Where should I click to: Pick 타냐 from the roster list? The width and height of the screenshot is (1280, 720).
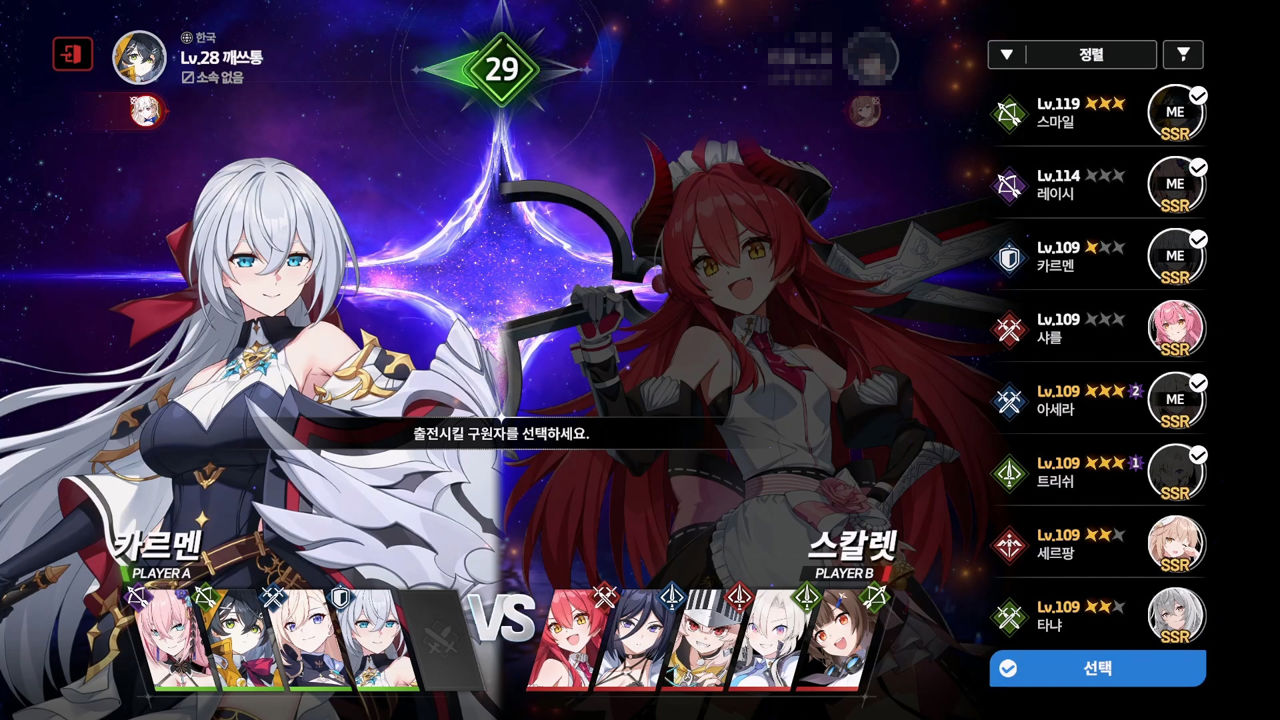click(1100, 616)
